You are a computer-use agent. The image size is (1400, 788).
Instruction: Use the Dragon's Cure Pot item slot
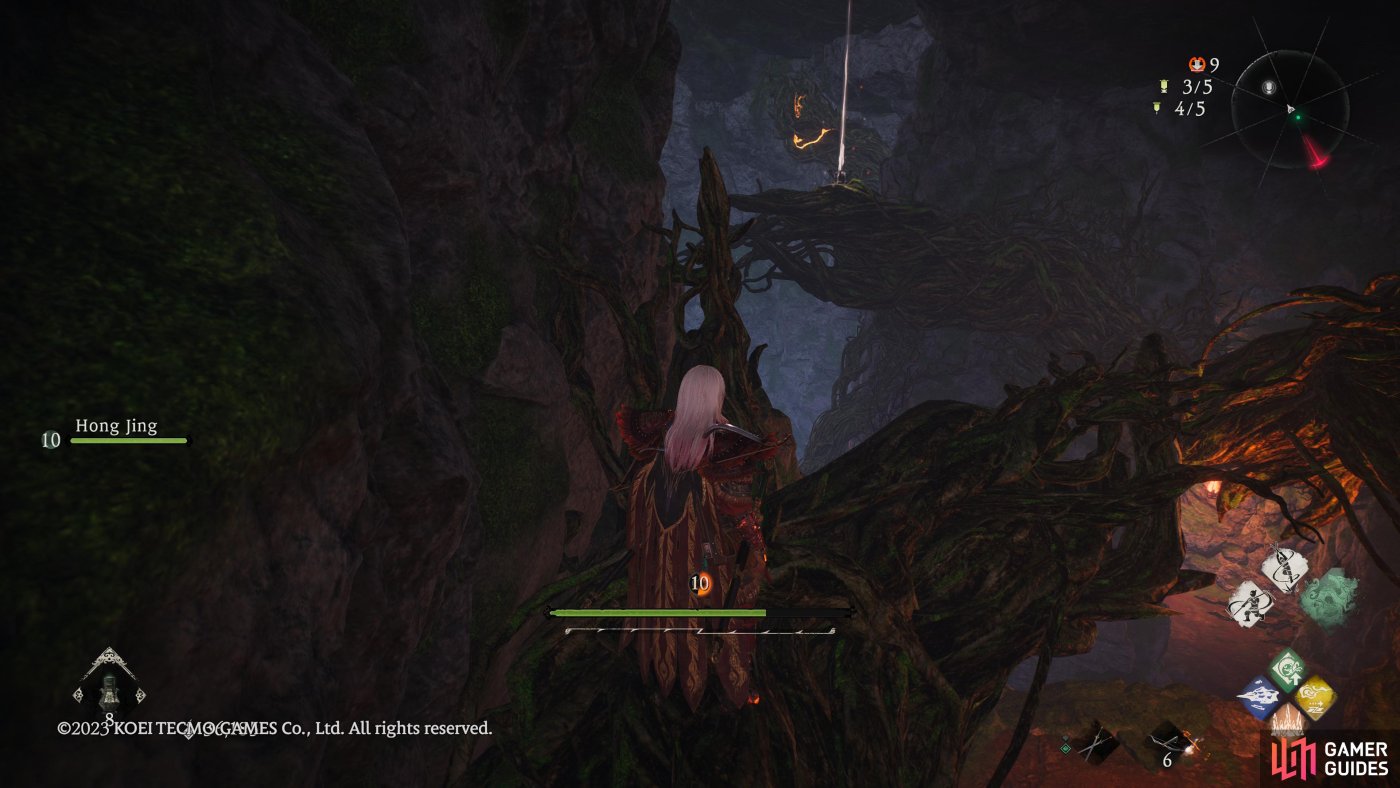tap(108, 692)
